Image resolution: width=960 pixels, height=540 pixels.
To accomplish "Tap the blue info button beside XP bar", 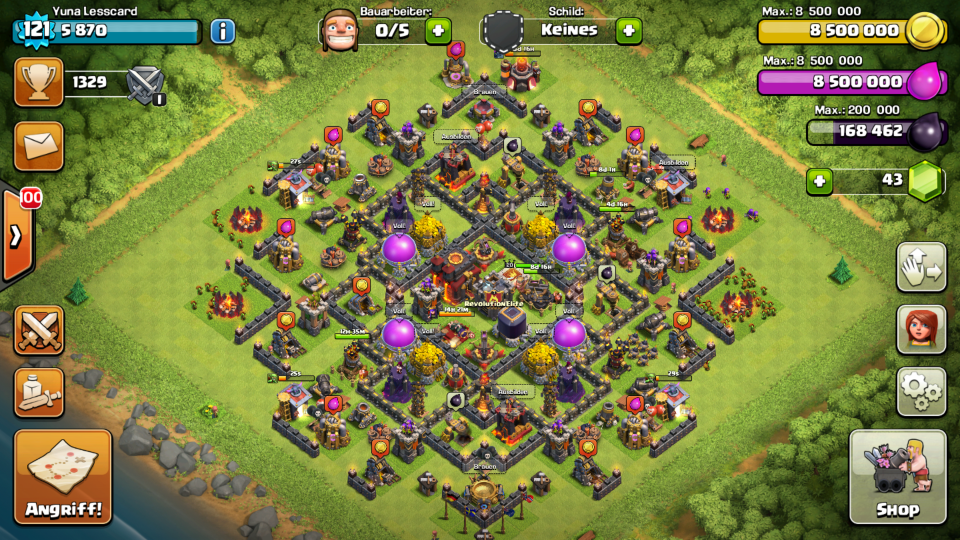I will pos(222,31).
